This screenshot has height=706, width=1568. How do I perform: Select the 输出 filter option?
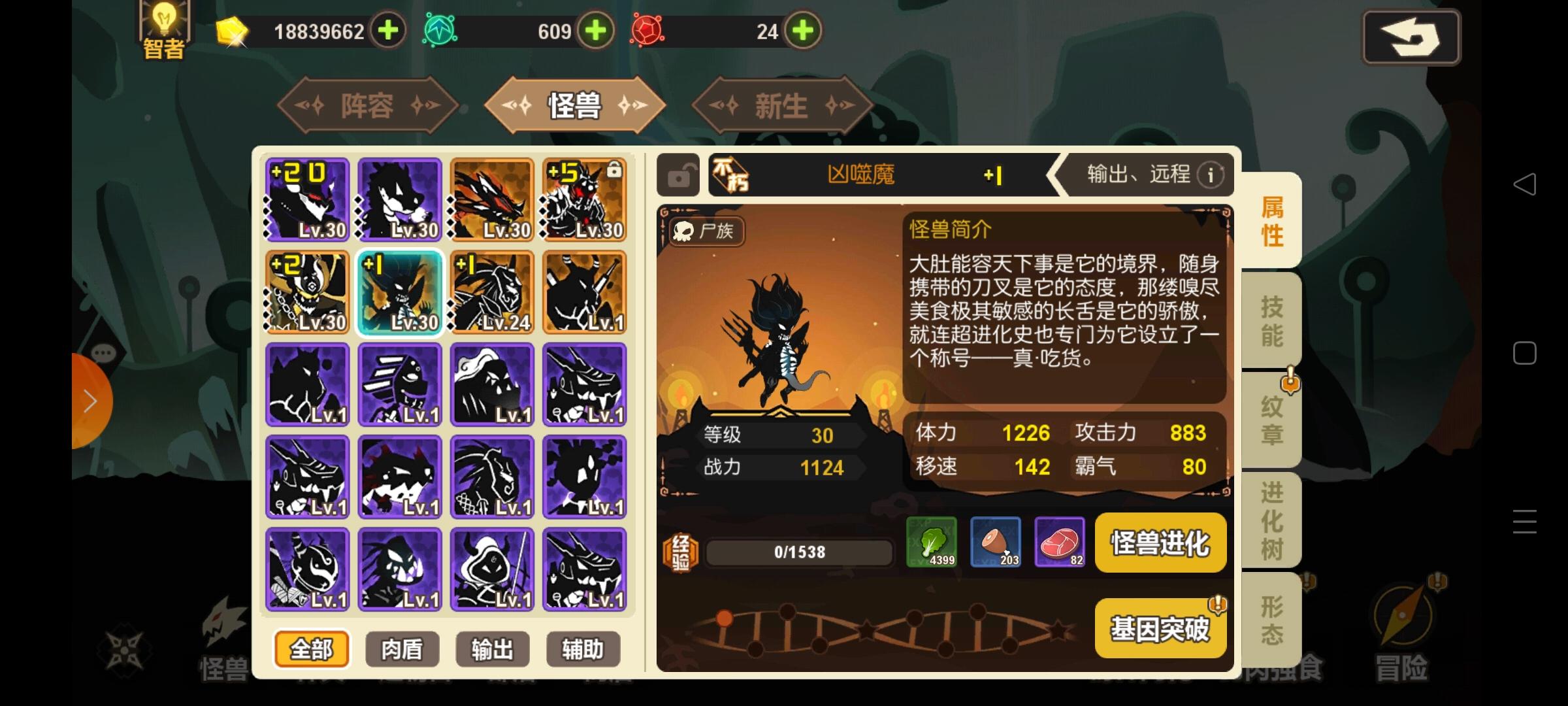(493, 649)
